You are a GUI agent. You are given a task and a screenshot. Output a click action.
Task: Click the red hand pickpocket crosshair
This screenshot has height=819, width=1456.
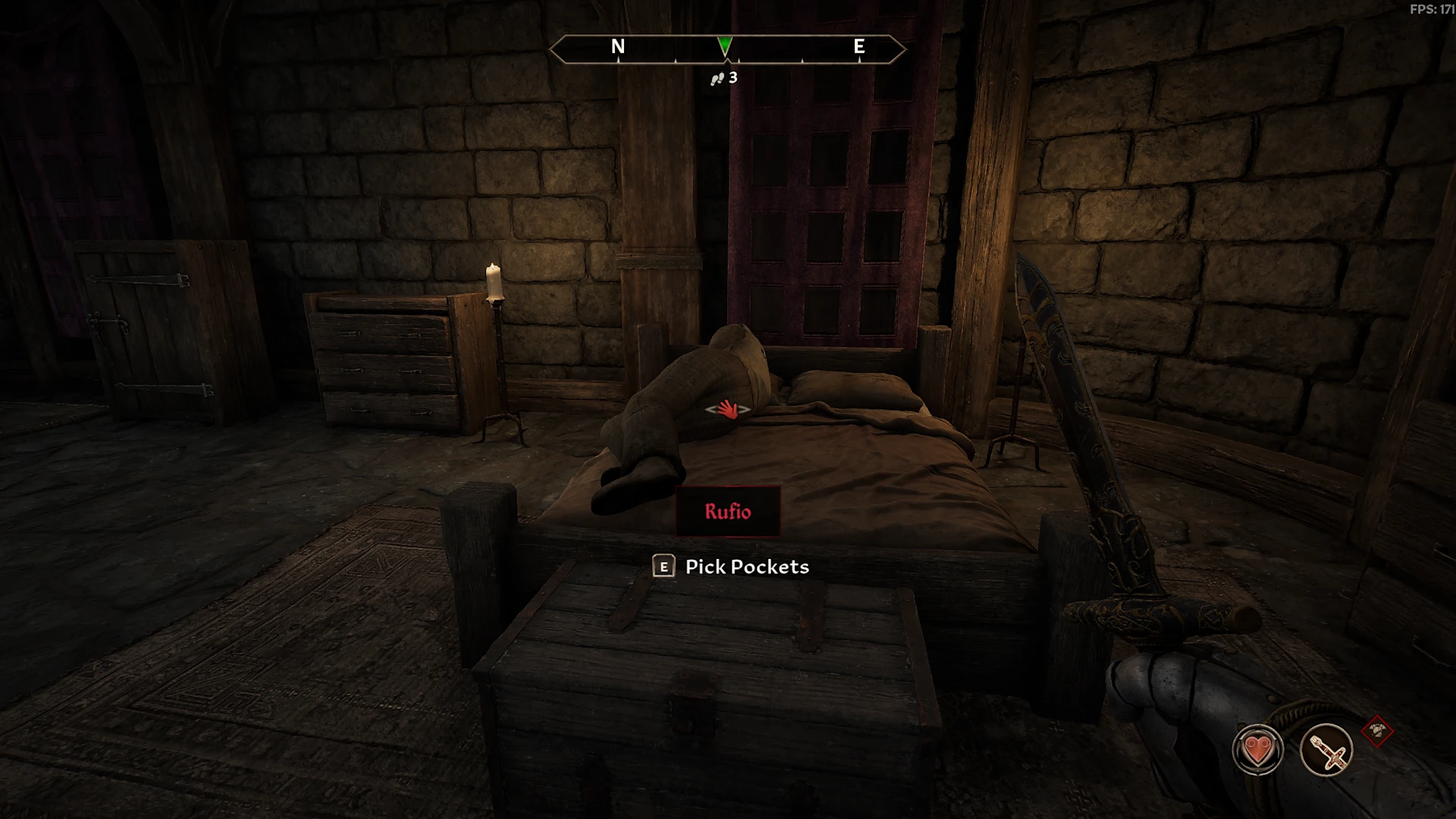tap(728, 409)
